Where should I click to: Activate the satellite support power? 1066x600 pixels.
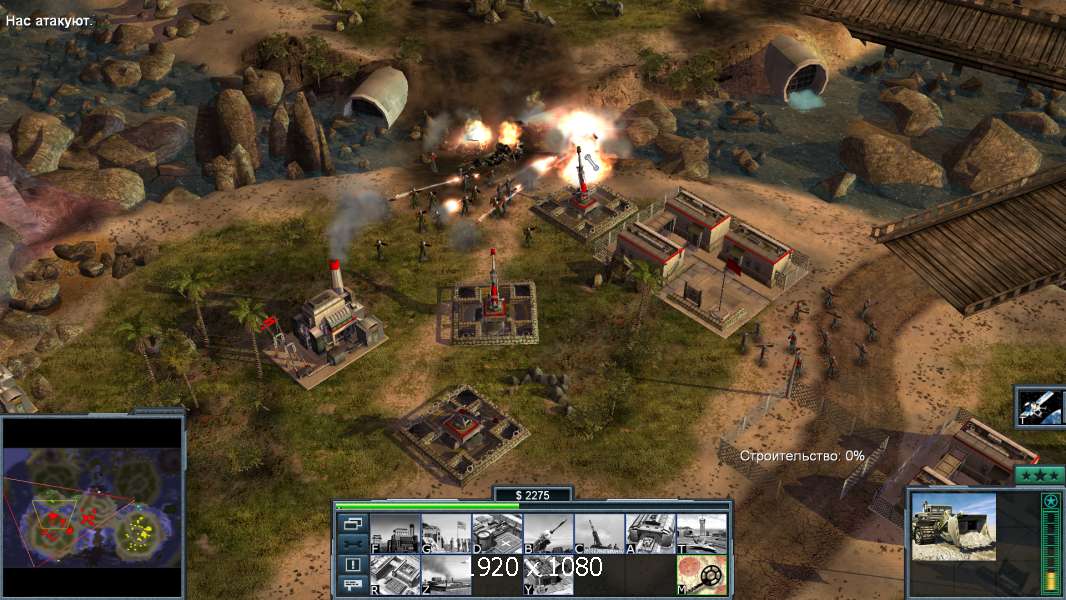pyautogui.click(x=1041, y=406)
